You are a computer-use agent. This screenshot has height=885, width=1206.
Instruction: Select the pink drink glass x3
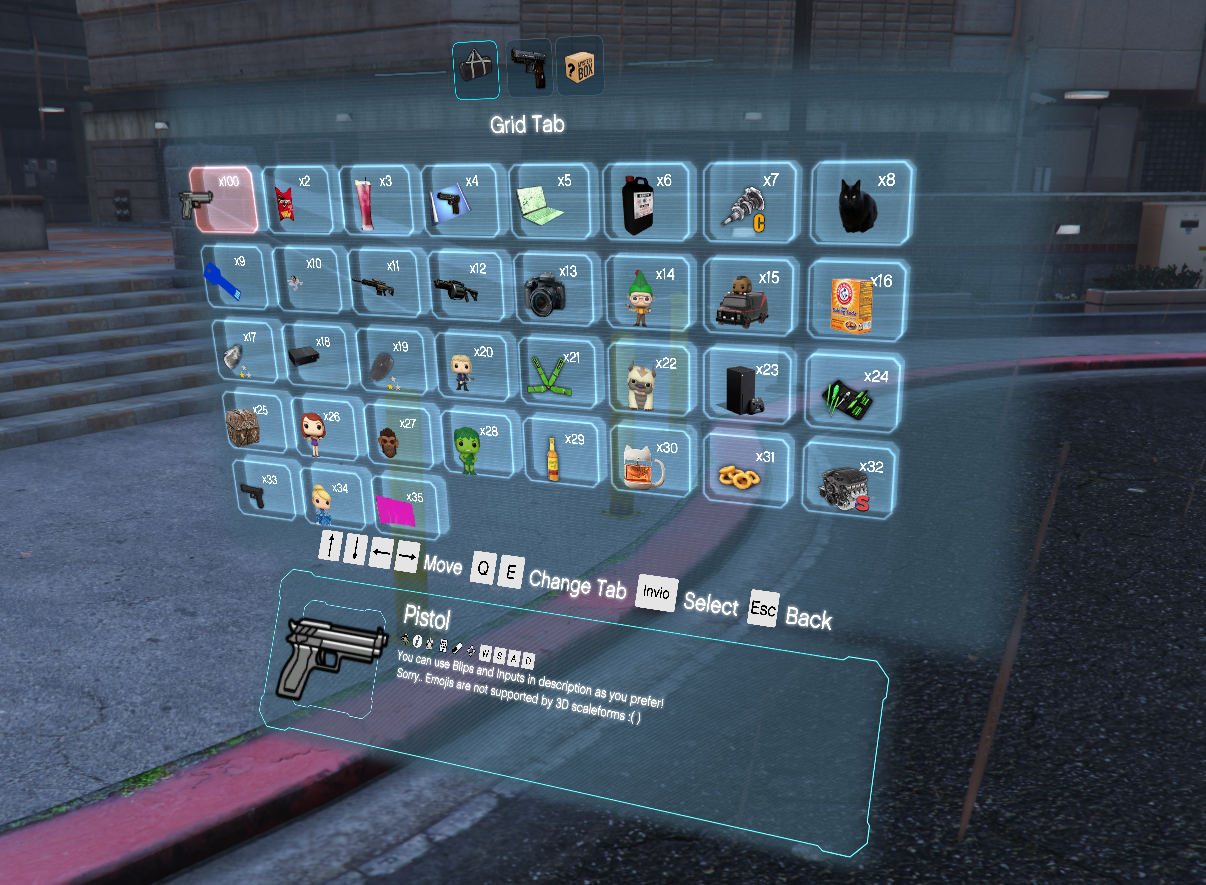[x=372, y=198]
